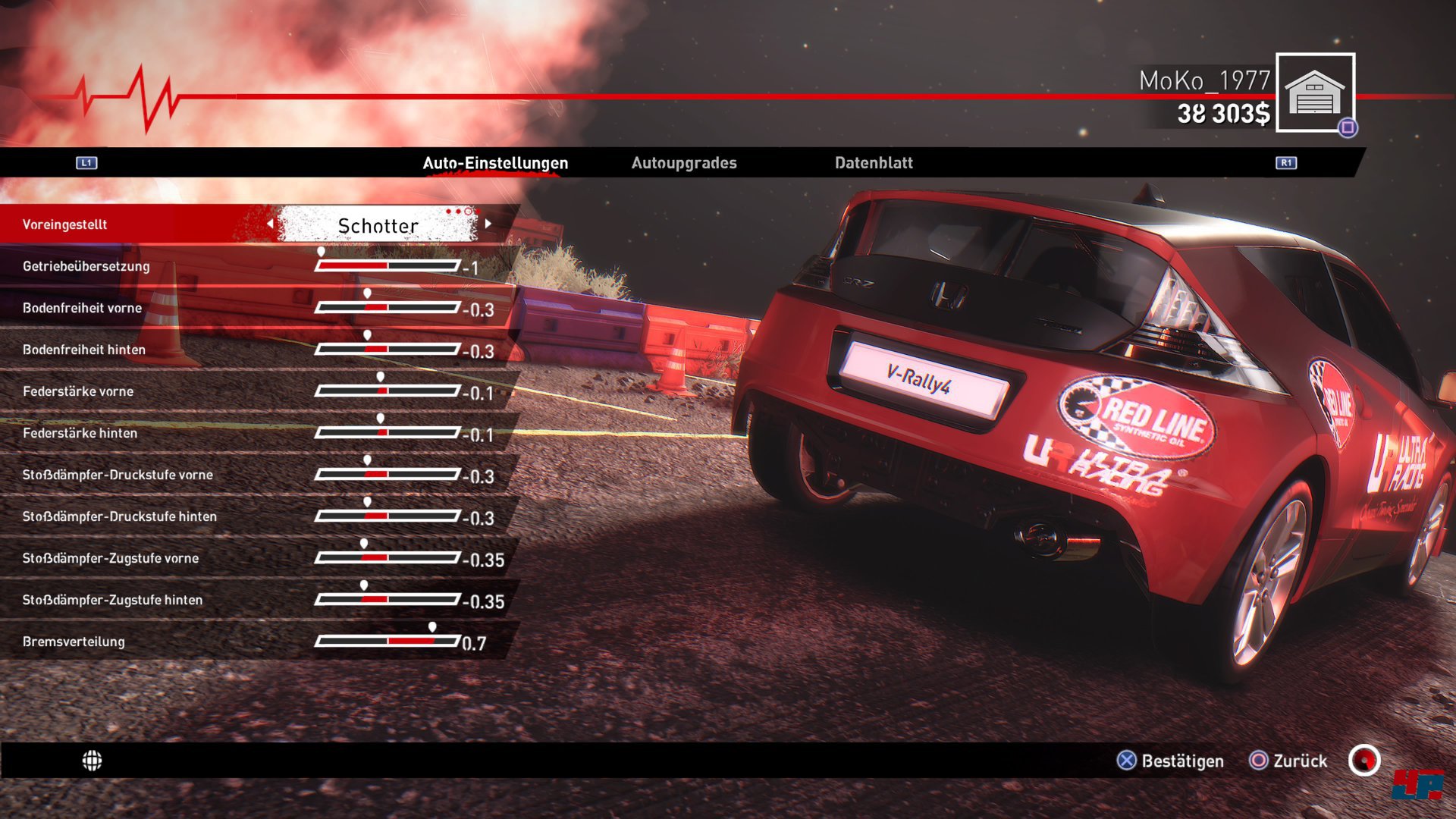This screenshot has width=1456, height=819.
Task: Open the Autoupgrades tab
Action: click(x=684, y=163)
